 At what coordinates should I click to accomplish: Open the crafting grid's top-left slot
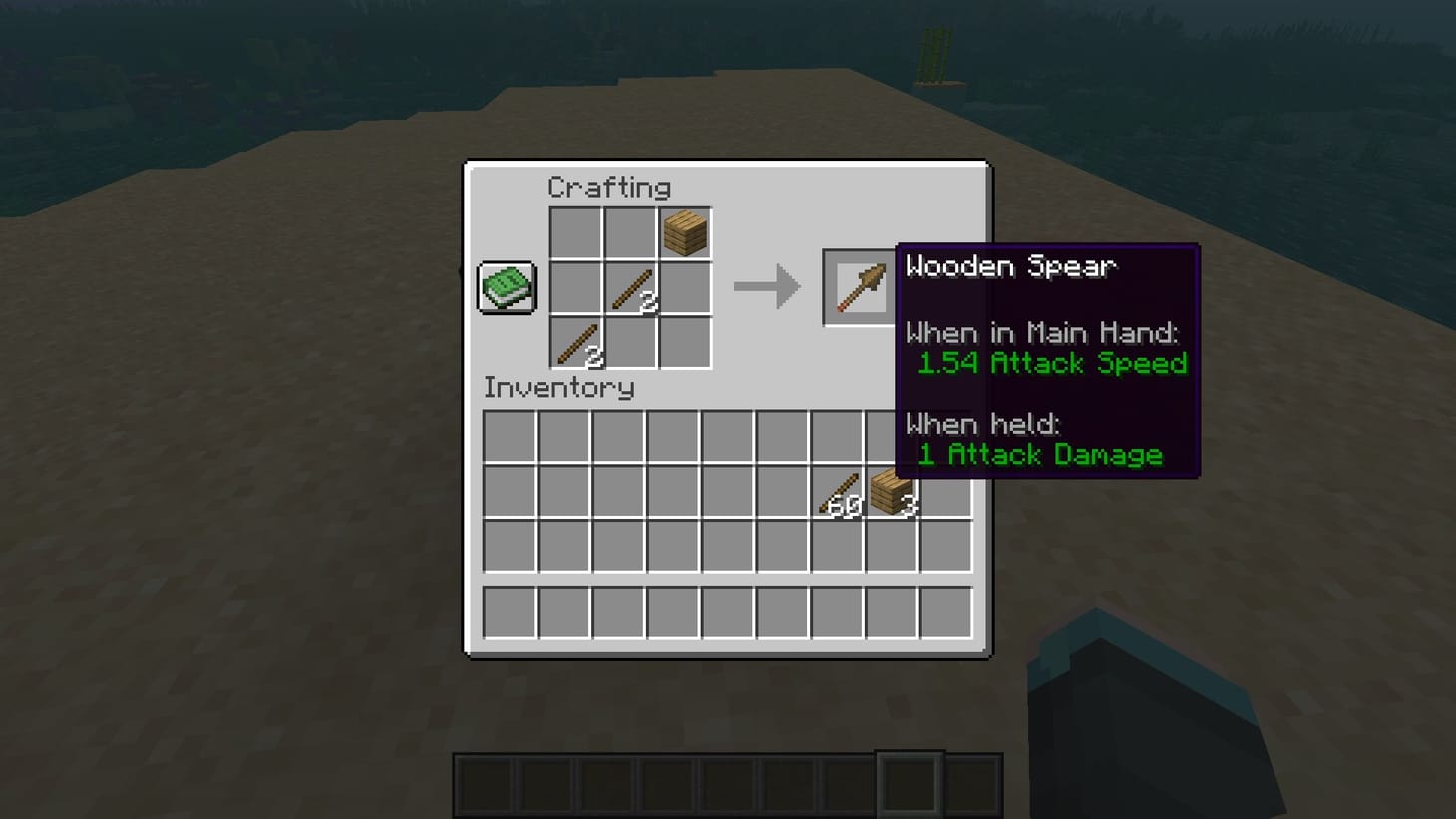coord(576,232)
